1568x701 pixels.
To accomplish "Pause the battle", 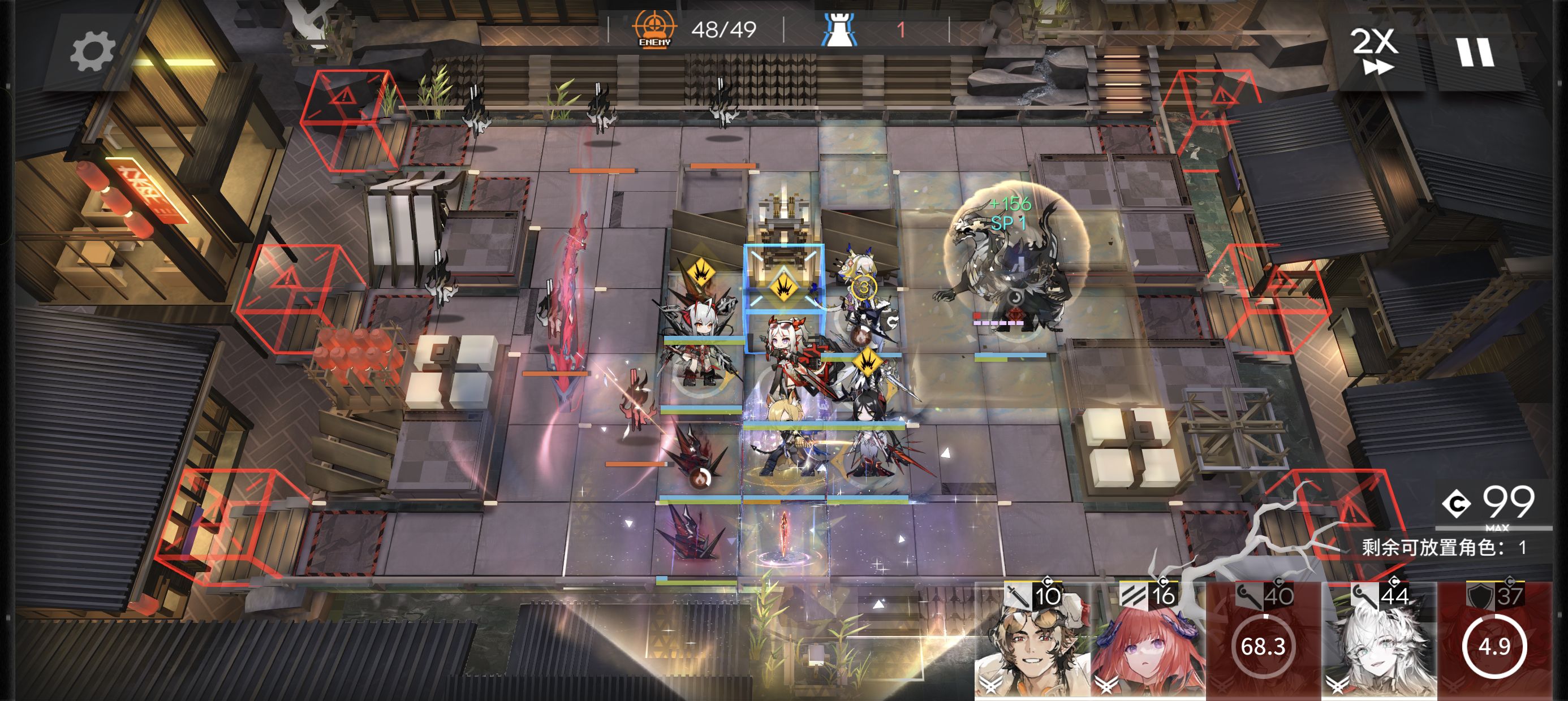I will pyautogui.click(x=1475, y=53).
